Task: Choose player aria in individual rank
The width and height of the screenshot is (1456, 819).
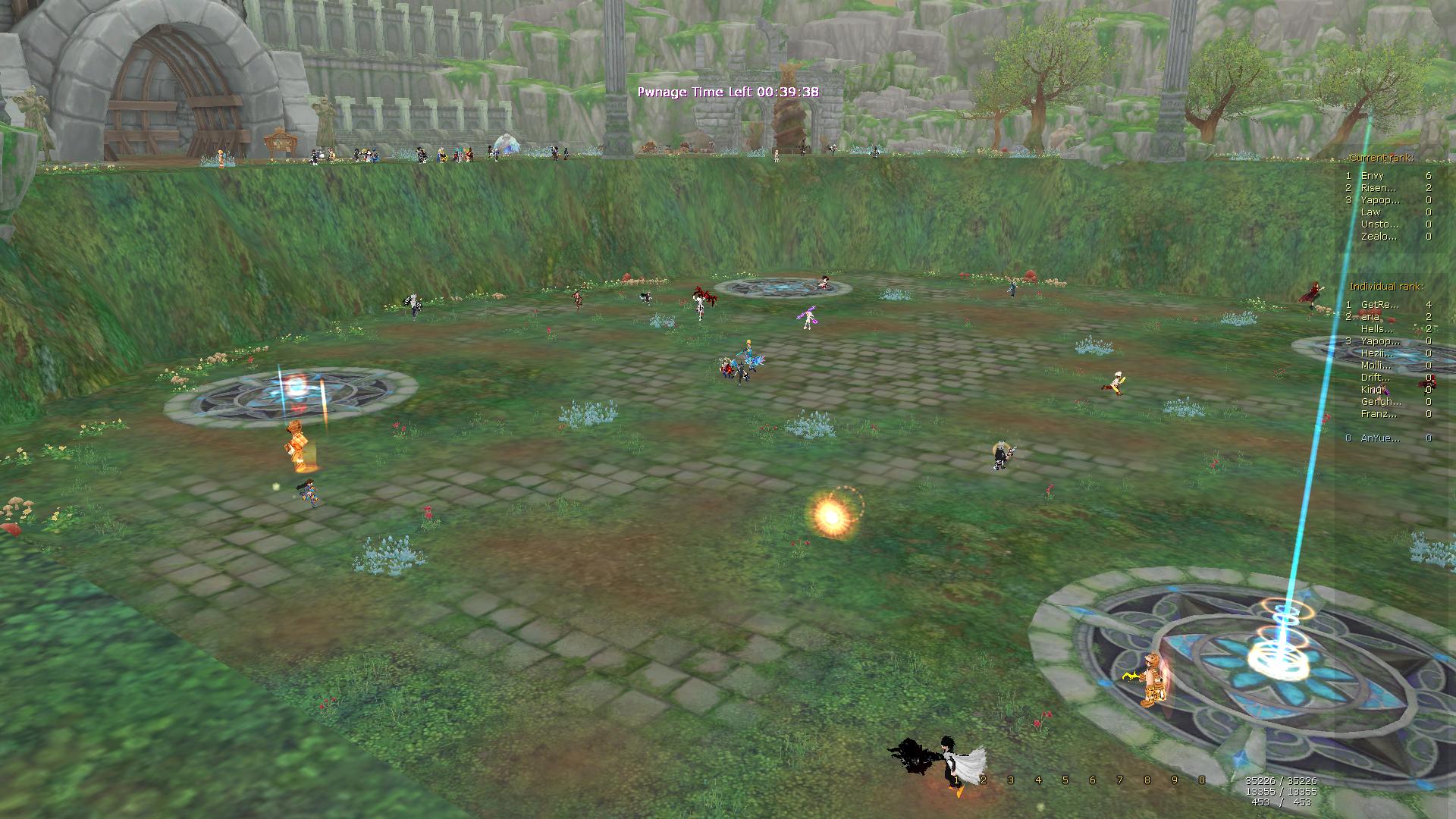Action: tap(1370, 316)
